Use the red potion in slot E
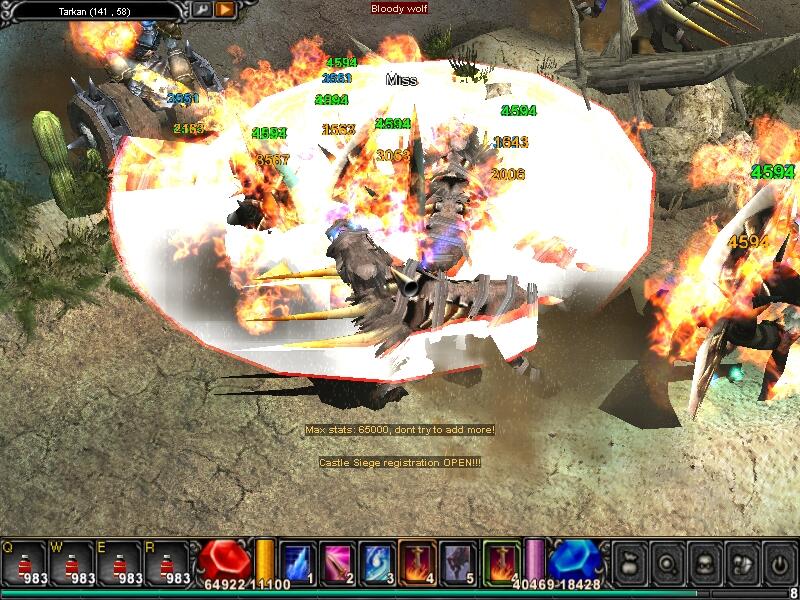Screen dimensions: 800x600 pos(124,562)
